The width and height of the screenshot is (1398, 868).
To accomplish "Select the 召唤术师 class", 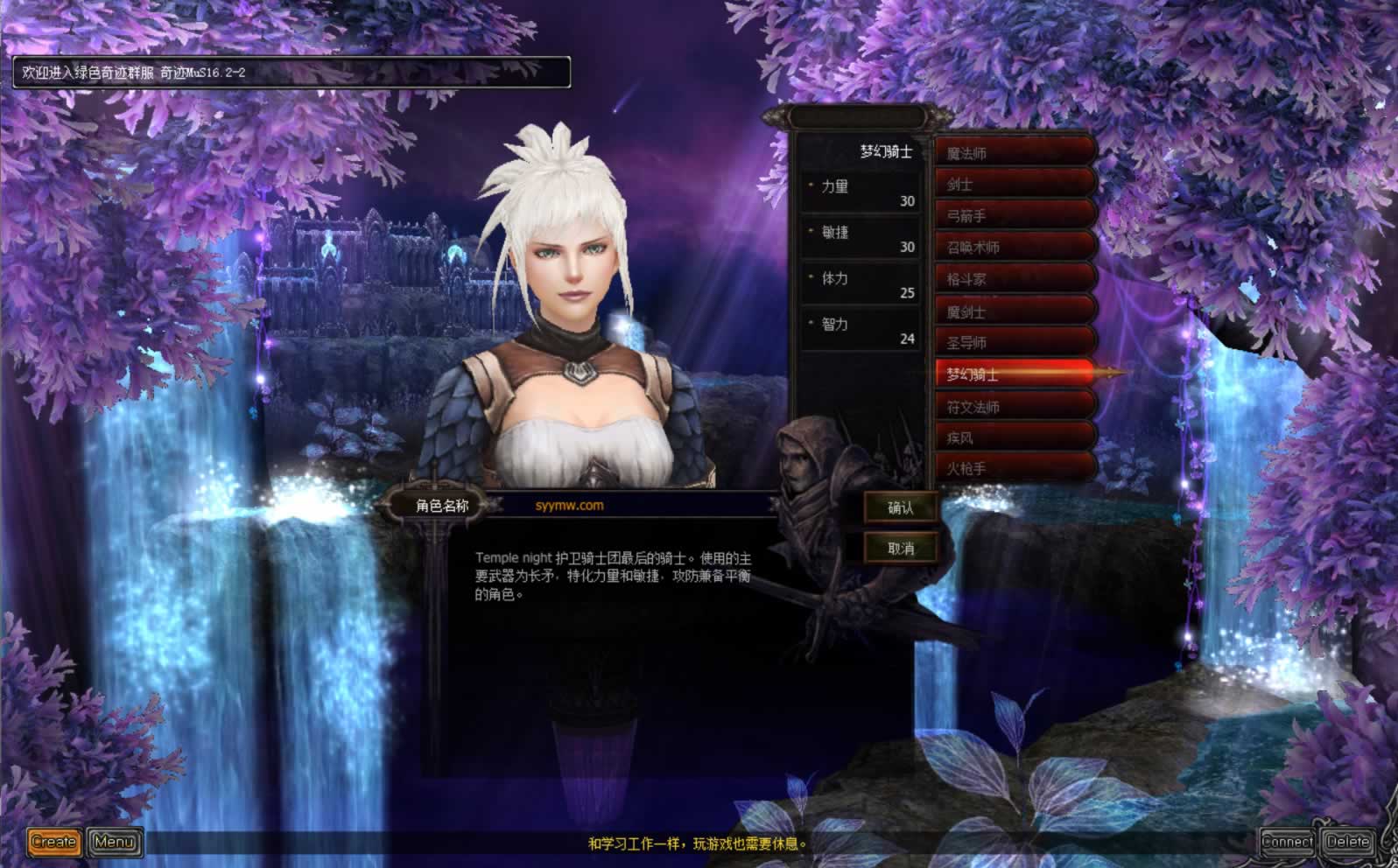I will [x=1014, y=248].
